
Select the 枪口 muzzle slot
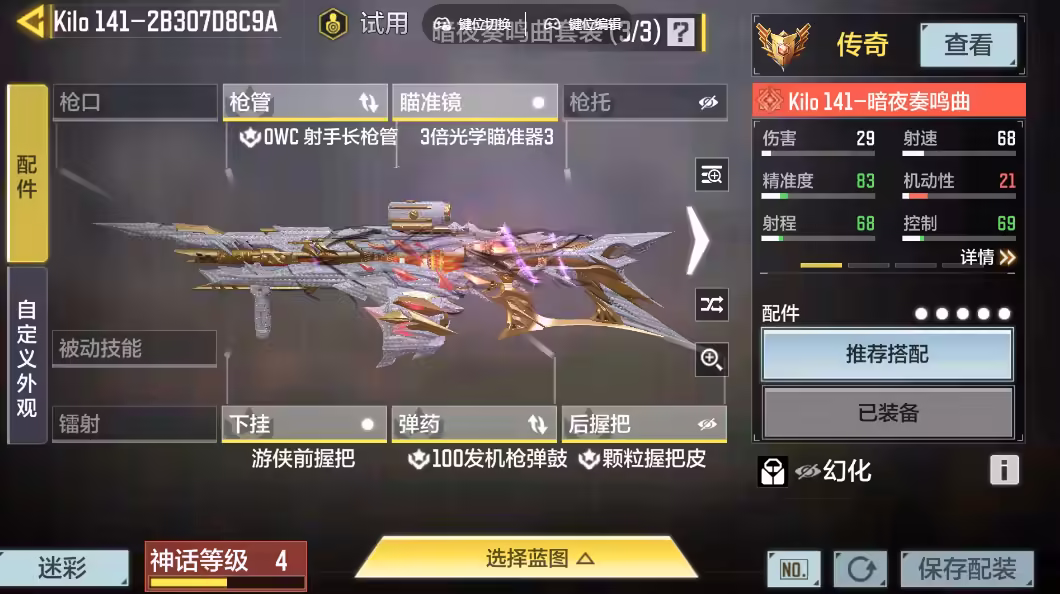[134, 102]
